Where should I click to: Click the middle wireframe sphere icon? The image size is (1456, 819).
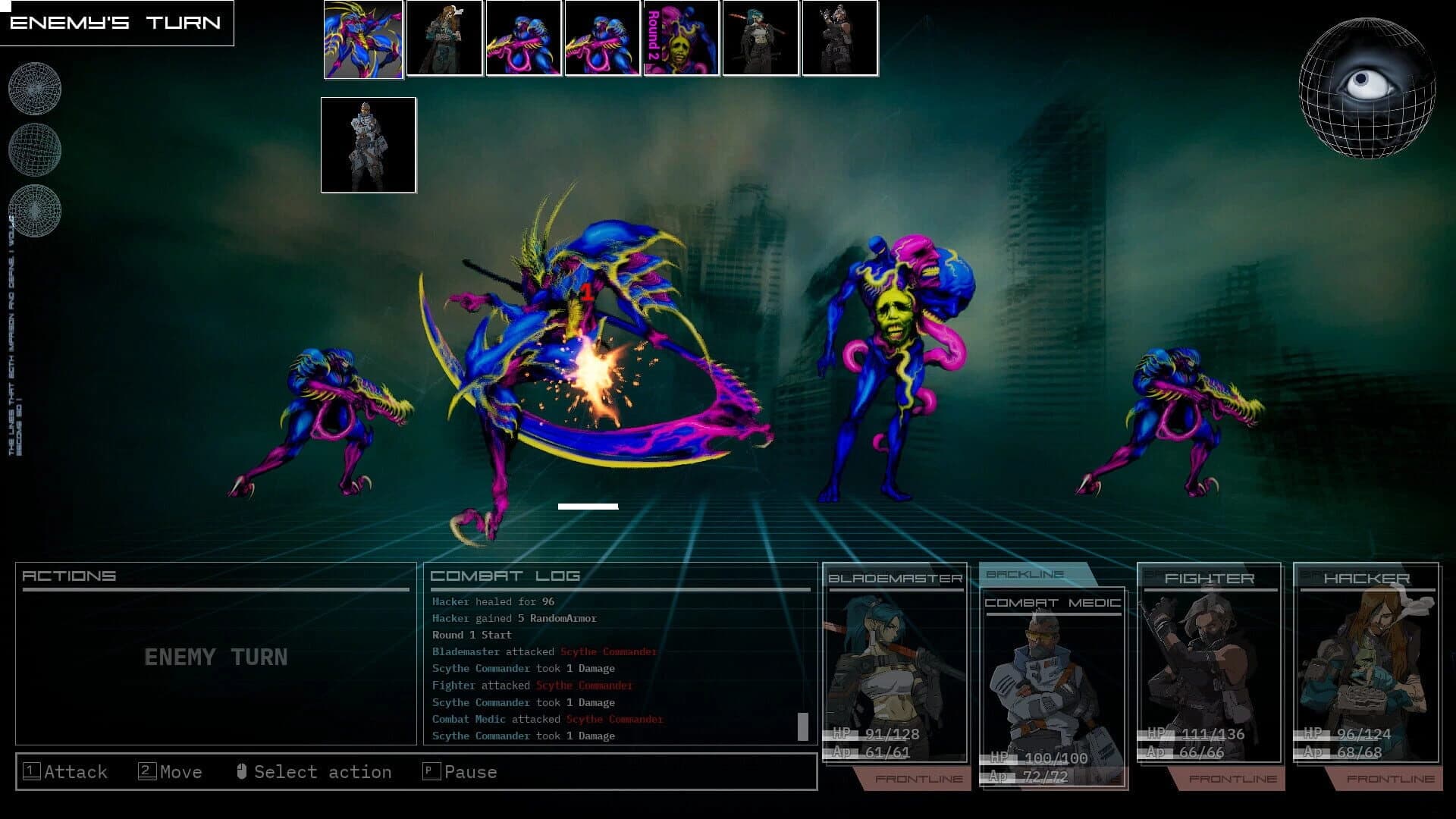pyautogui.click(x=34, y=150)
